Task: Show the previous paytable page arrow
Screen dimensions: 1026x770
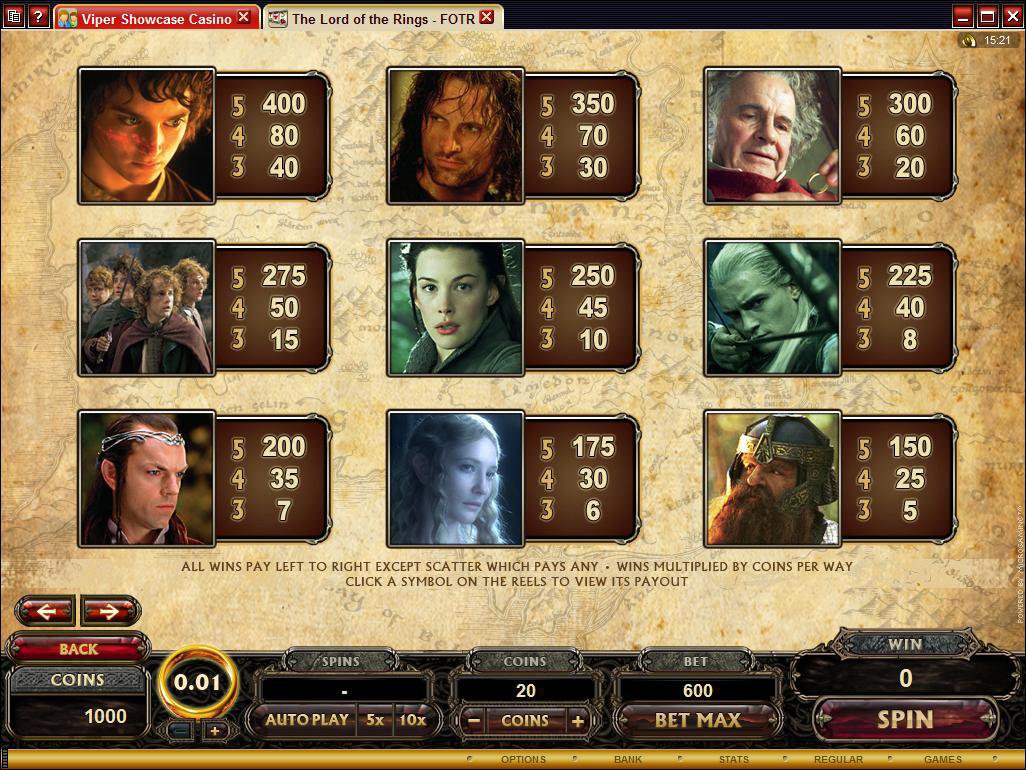Action: (45, 610)
